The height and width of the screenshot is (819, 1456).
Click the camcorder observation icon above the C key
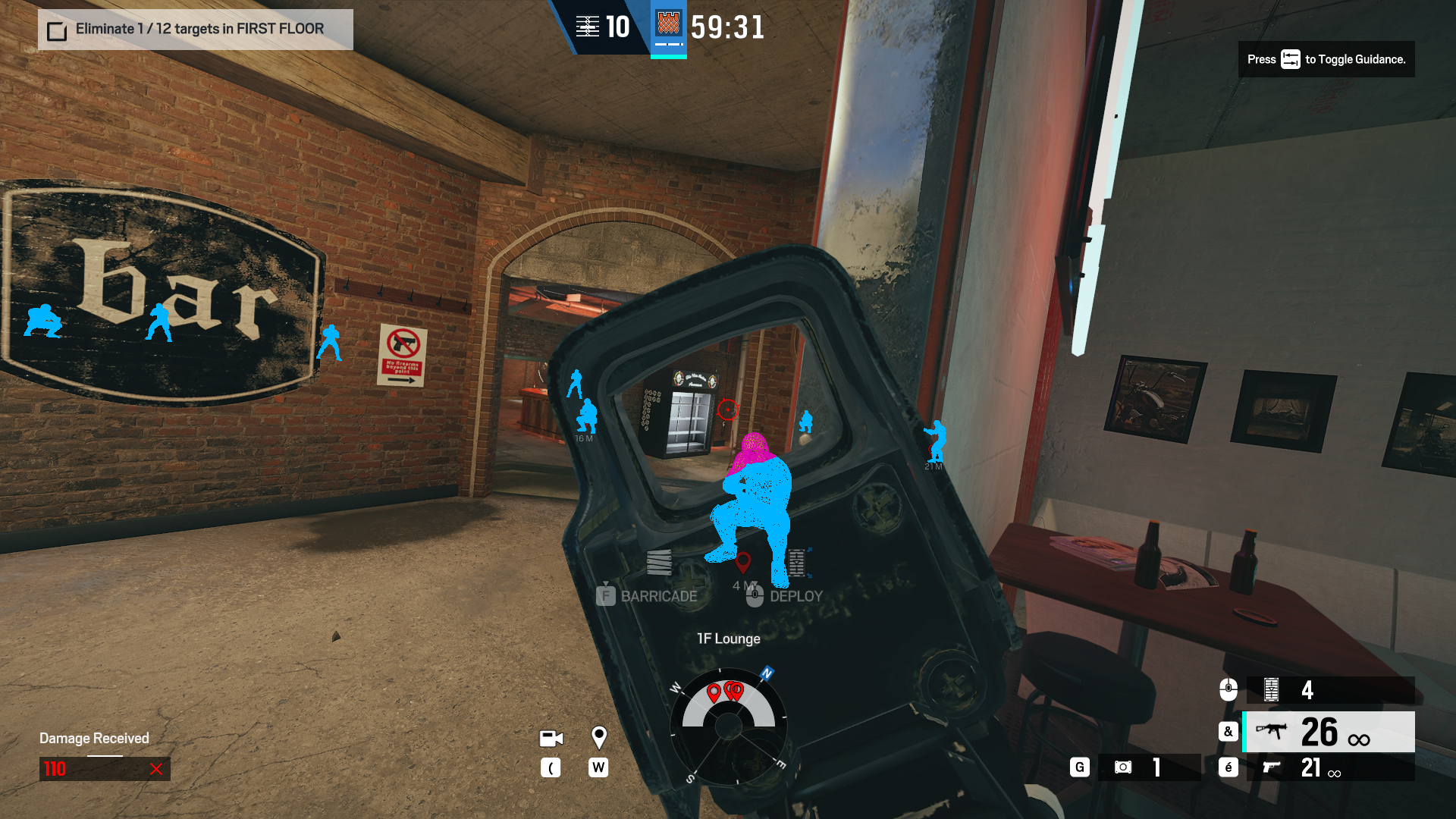tap(550, 738)
